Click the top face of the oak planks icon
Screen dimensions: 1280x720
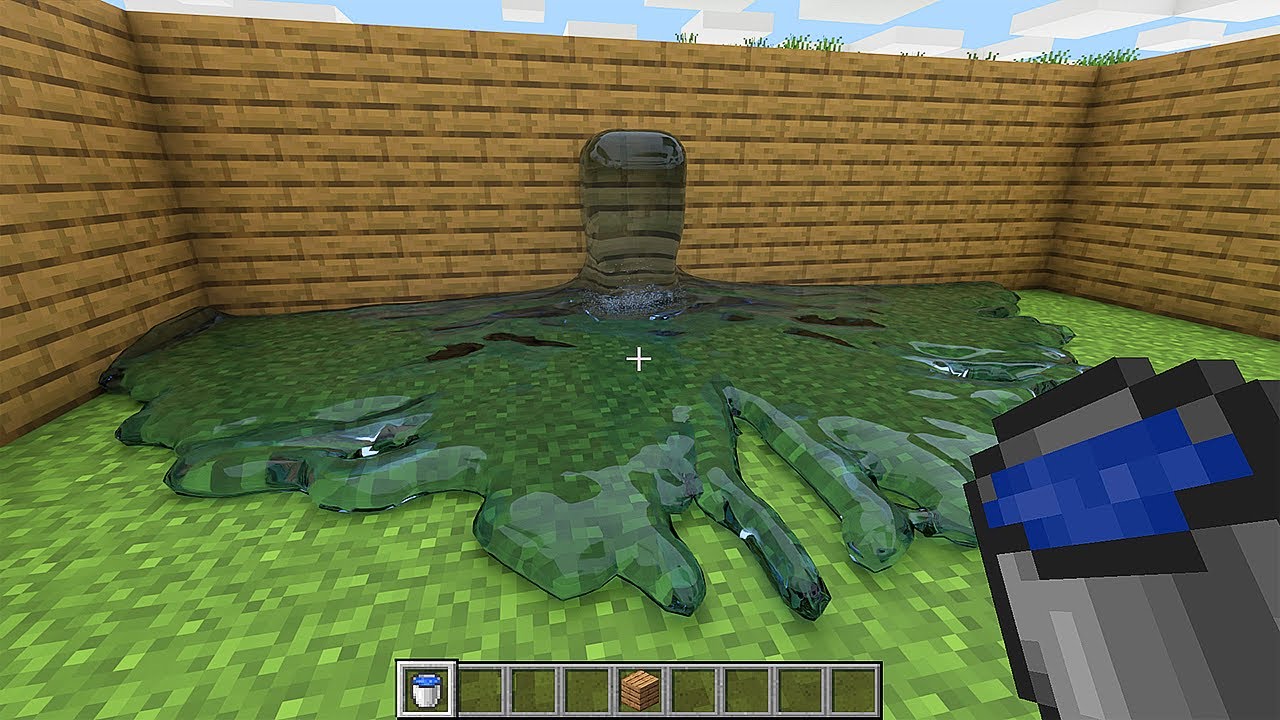tap(638, 680)
